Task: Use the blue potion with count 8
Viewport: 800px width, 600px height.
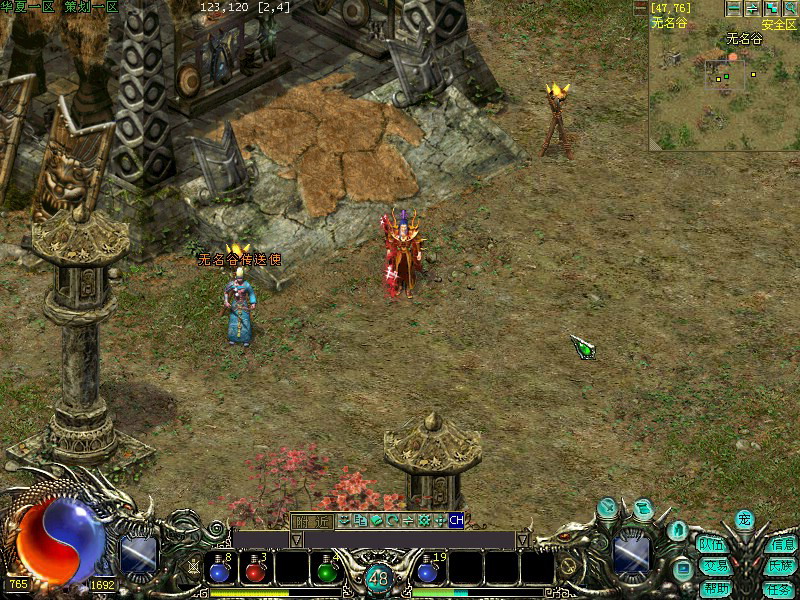Action: (221, 568)
